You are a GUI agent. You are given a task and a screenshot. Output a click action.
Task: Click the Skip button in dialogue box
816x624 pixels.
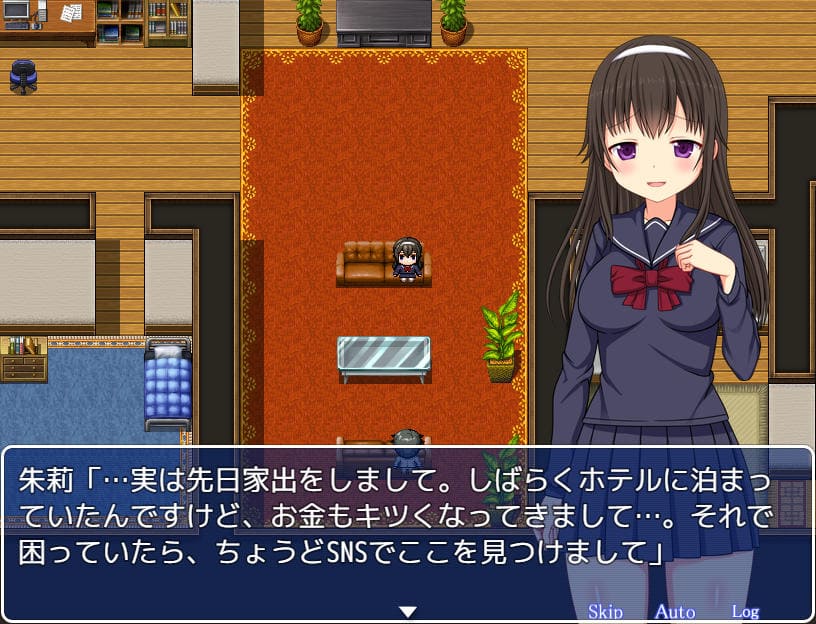click(x=605, y=612)
